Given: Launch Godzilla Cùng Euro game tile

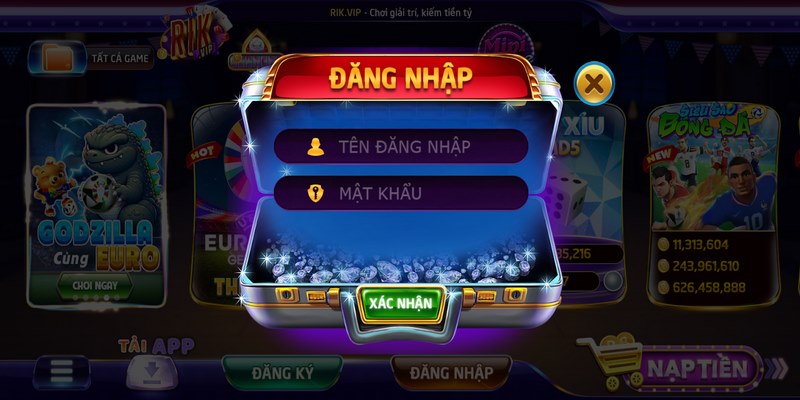Looking at the screenshot, I should (96, 190).
